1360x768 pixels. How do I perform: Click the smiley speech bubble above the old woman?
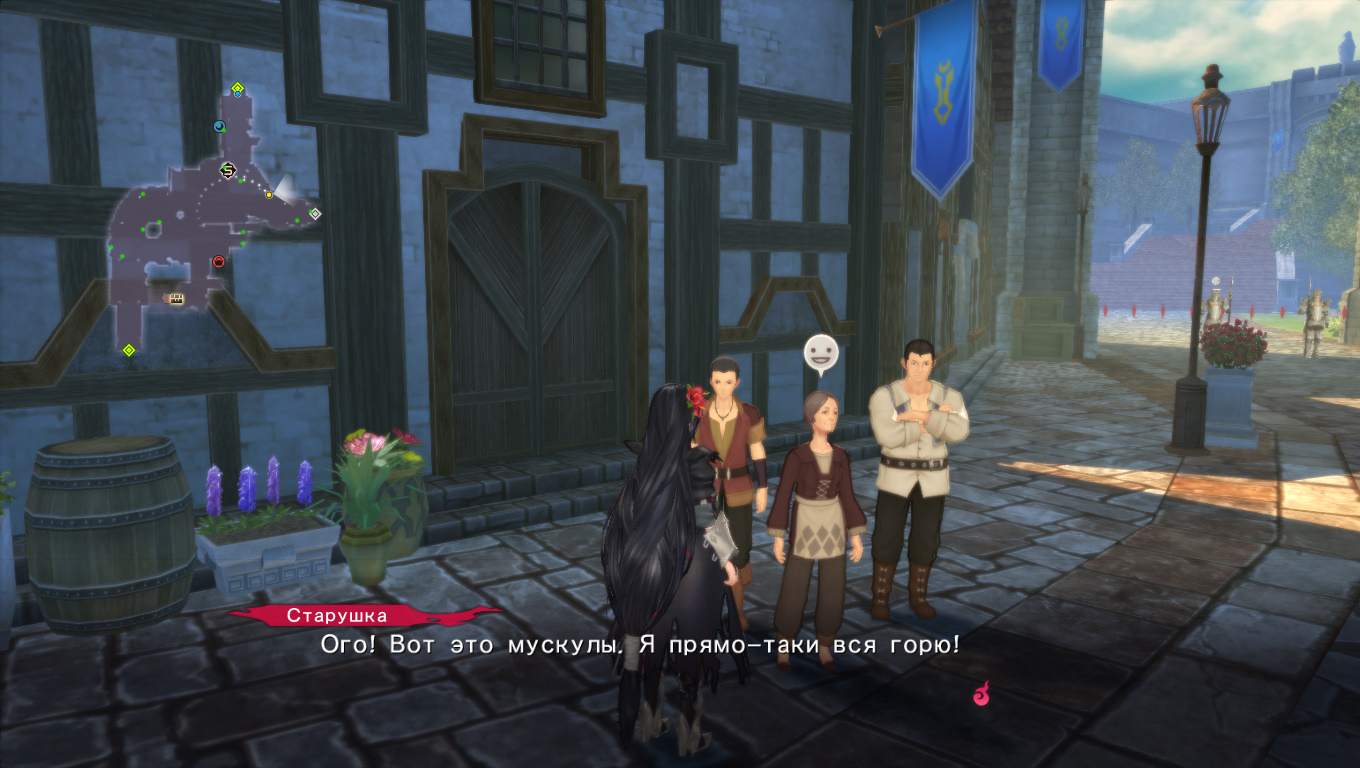[x=819, y=352]
